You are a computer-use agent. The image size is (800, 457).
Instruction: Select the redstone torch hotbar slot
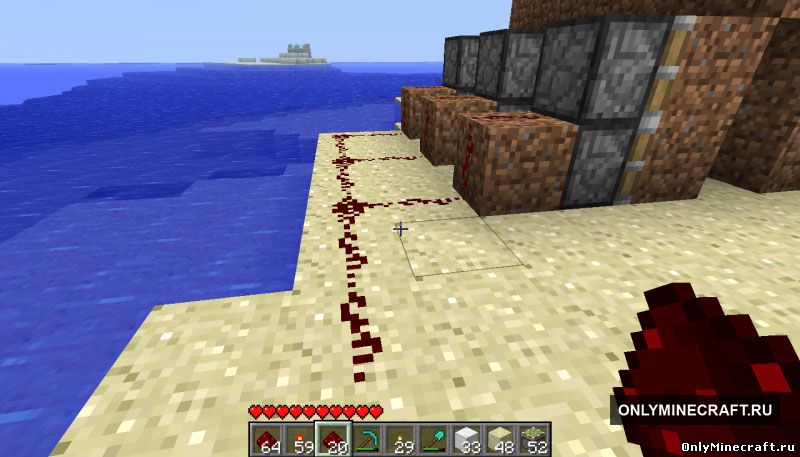(298, 439)
